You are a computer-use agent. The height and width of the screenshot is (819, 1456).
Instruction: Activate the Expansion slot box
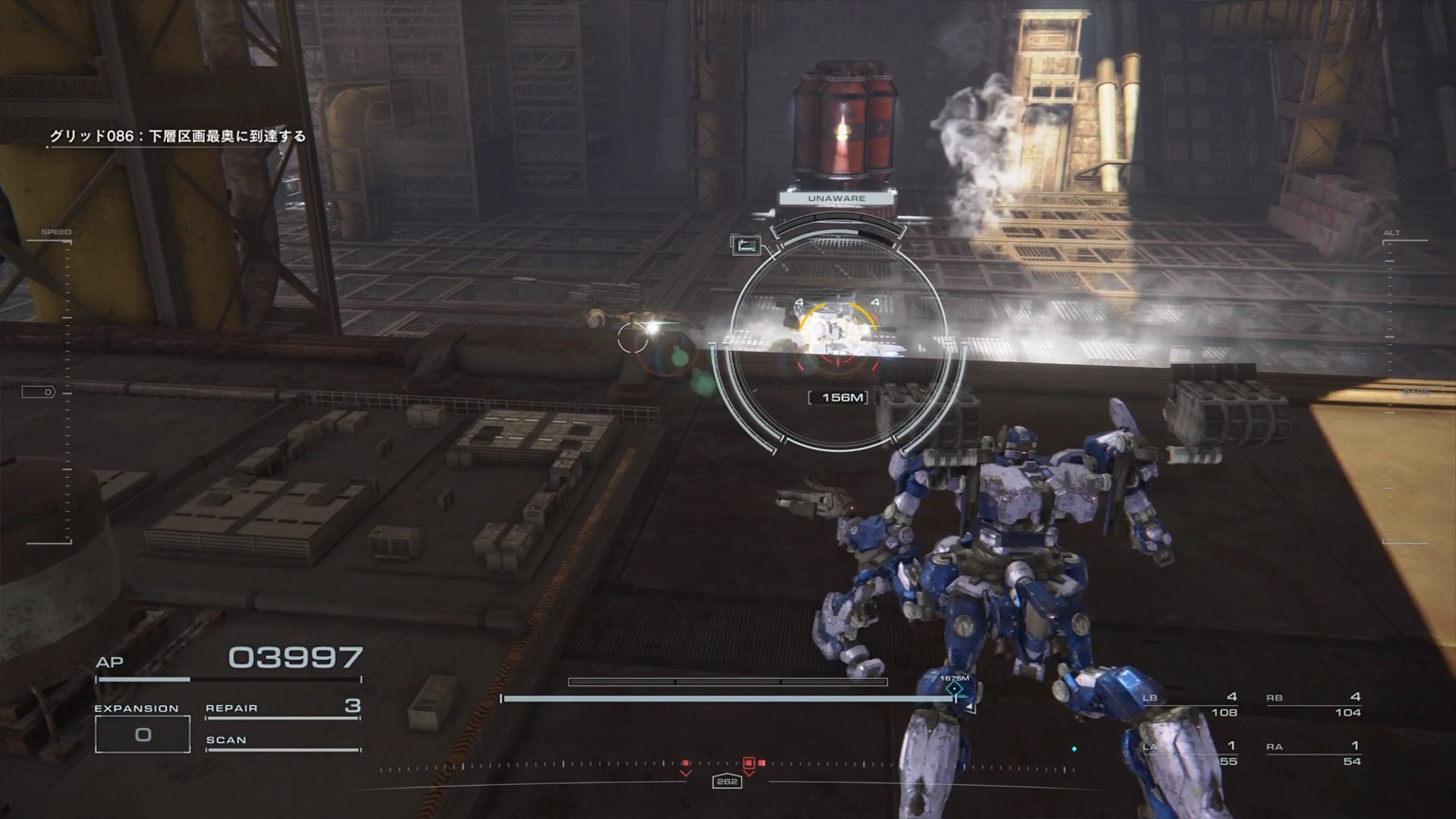tap(142, 735)
